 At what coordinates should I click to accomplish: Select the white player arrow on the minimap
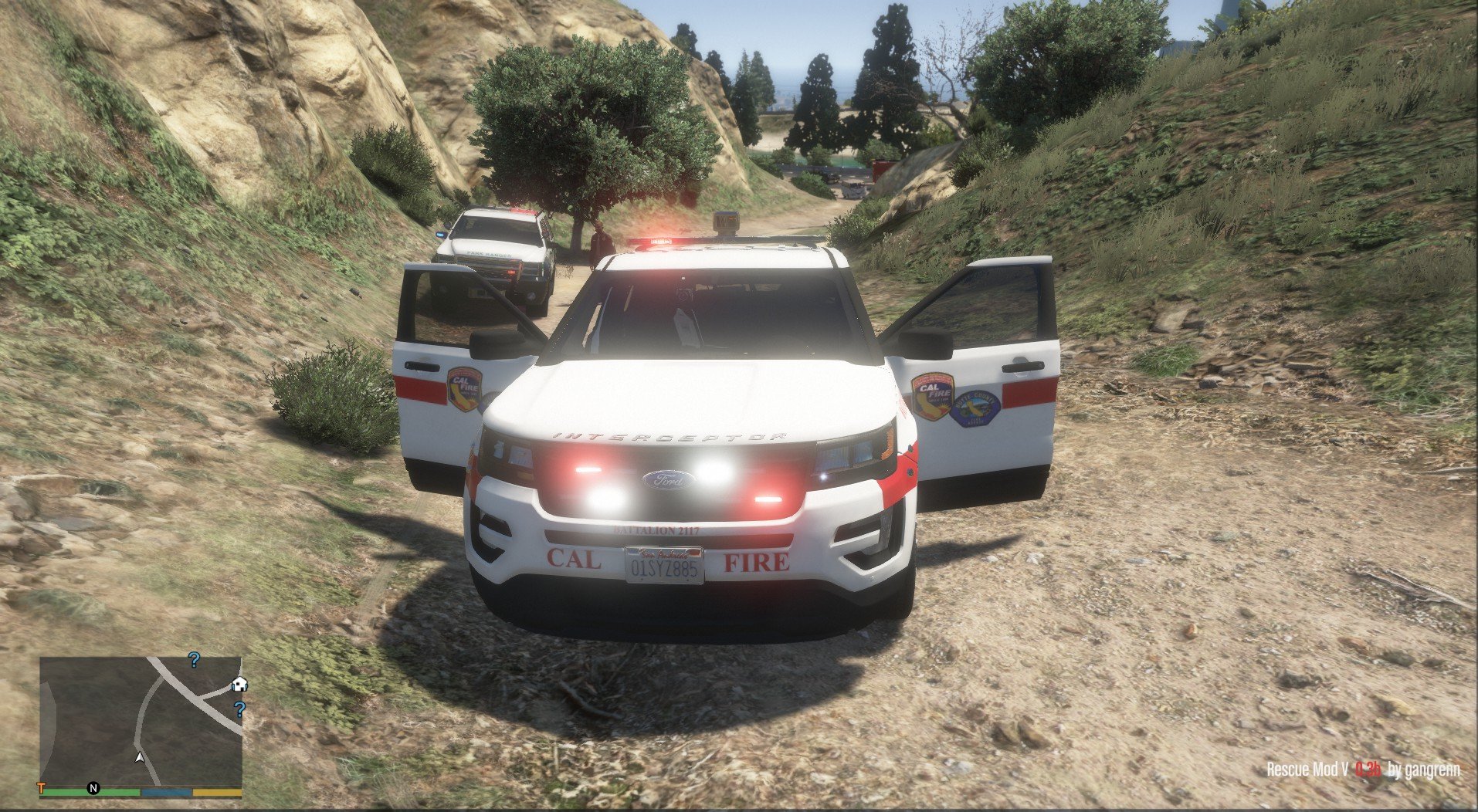tap(139, 757)
